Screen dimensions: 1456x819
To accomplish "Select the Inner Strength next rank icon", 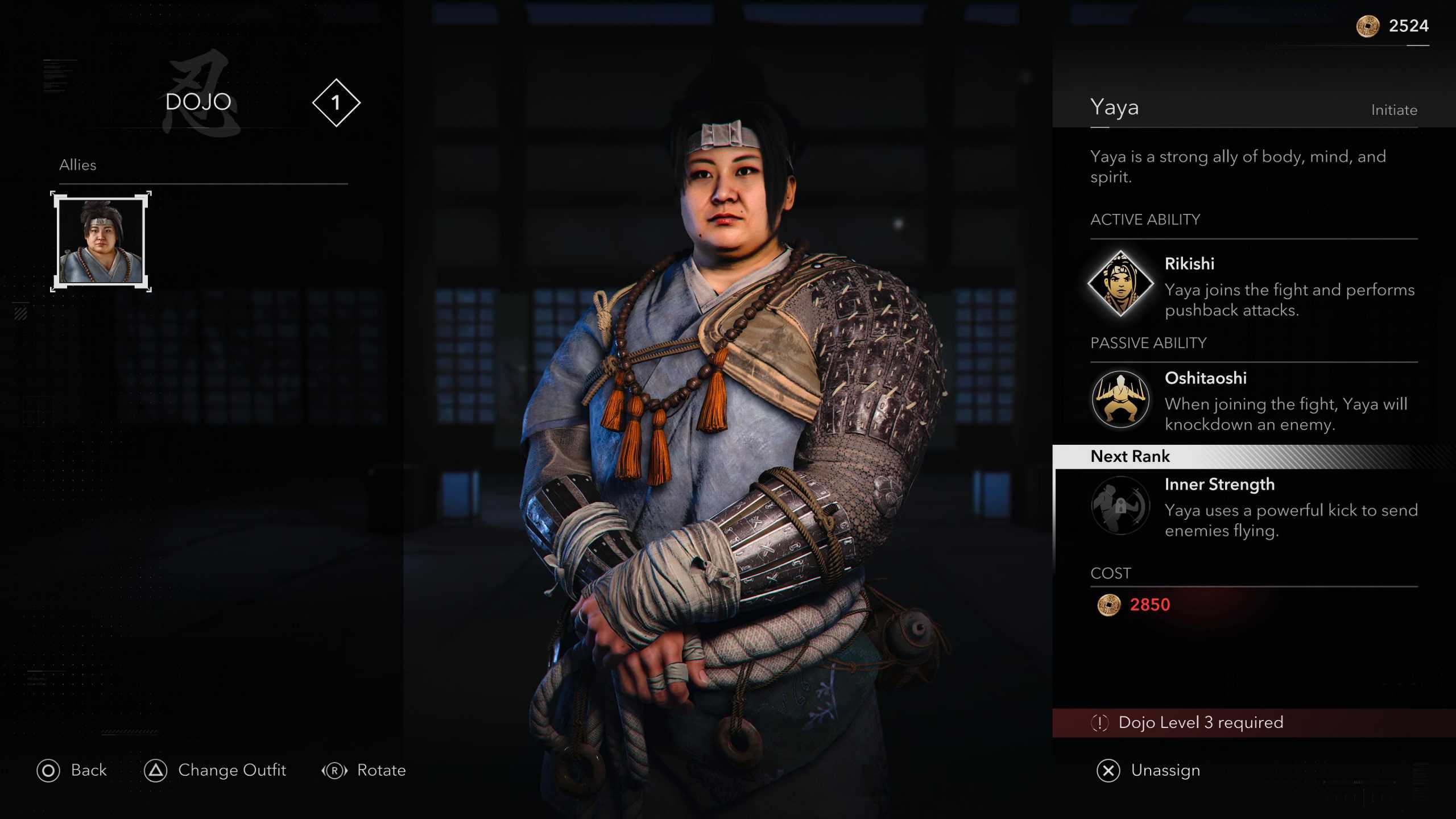I will pos(1119,508).
